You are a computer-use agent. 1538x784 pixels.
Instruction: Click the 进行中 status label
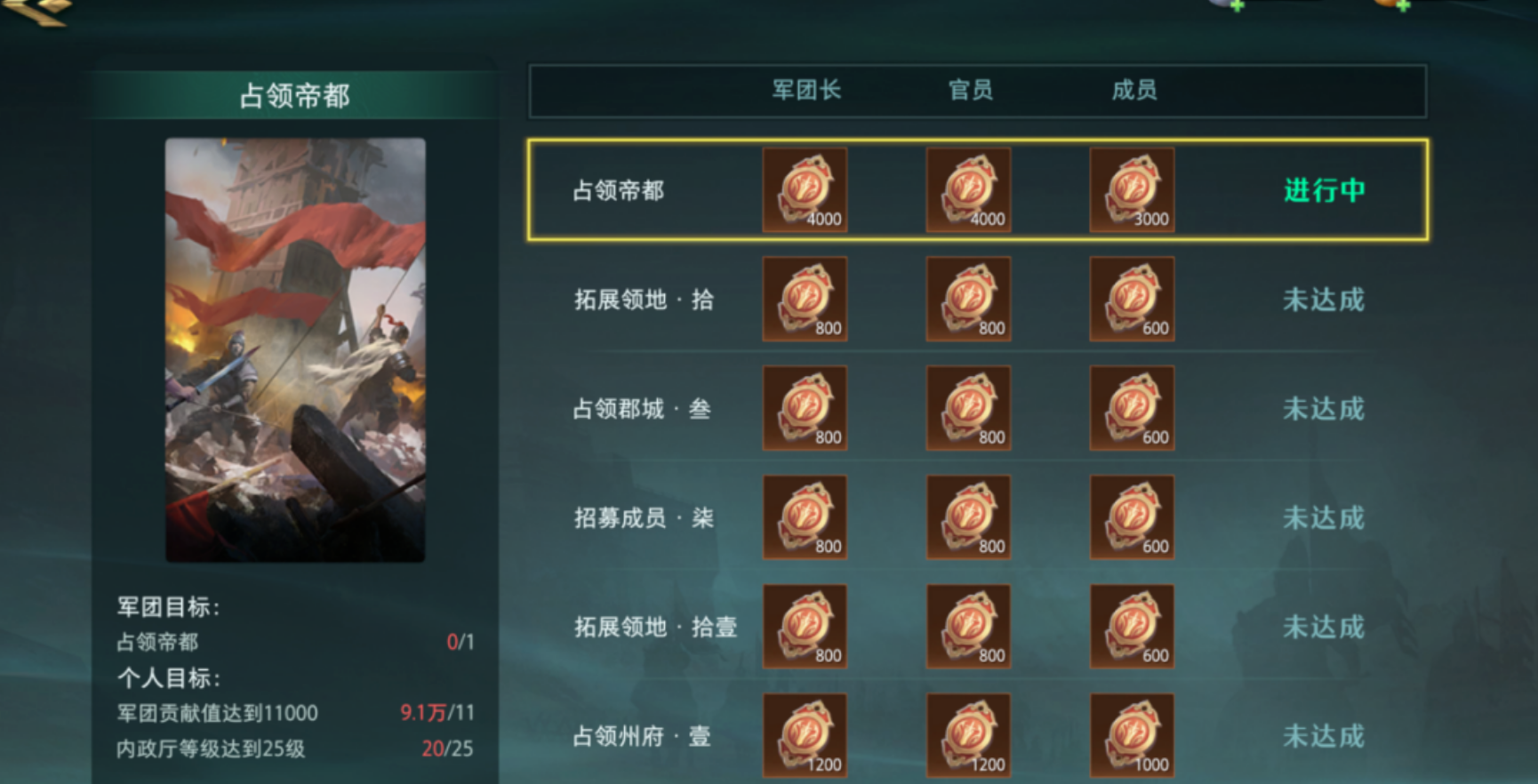pyautogui.click(x=1324, y=189)
